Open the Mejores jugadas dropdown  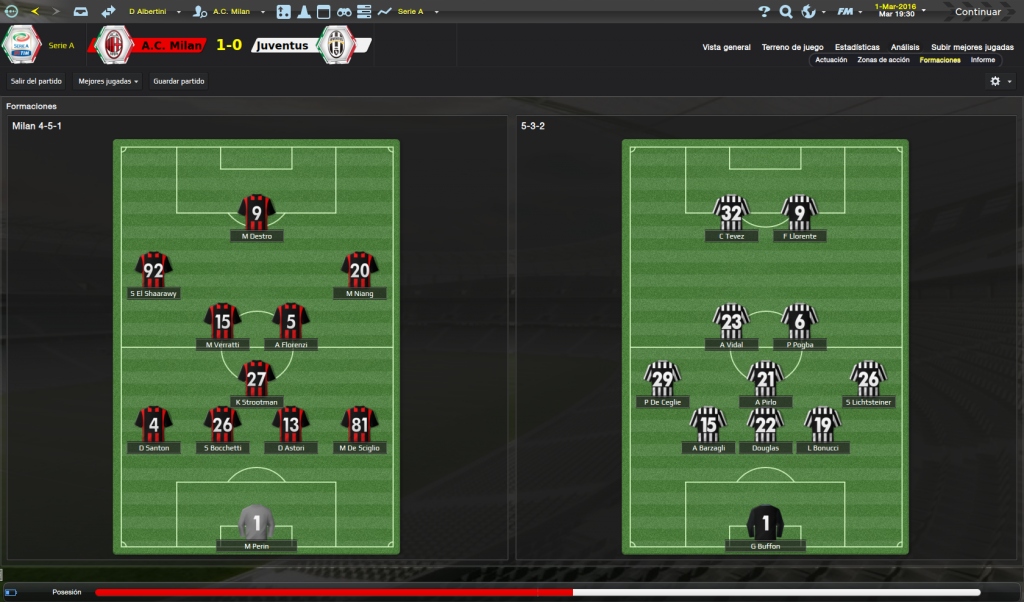tap(108, 81)
